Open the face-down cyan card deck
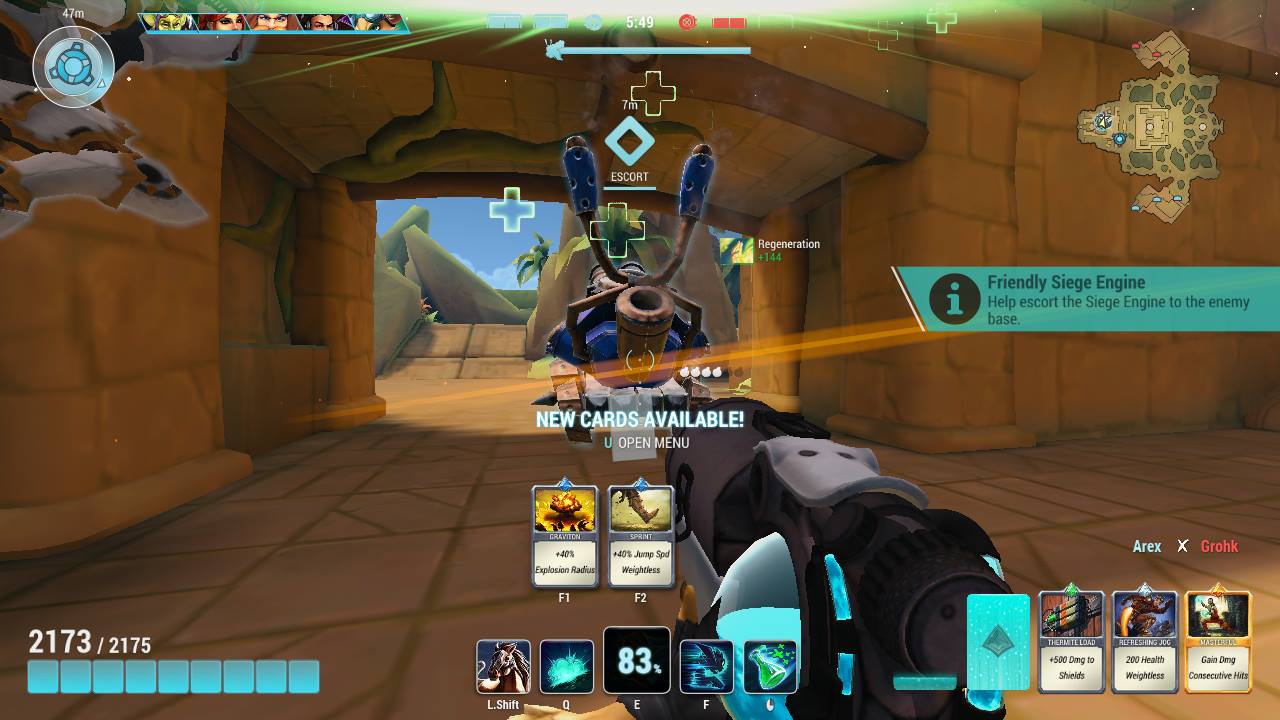 click(x=998, y=641)
